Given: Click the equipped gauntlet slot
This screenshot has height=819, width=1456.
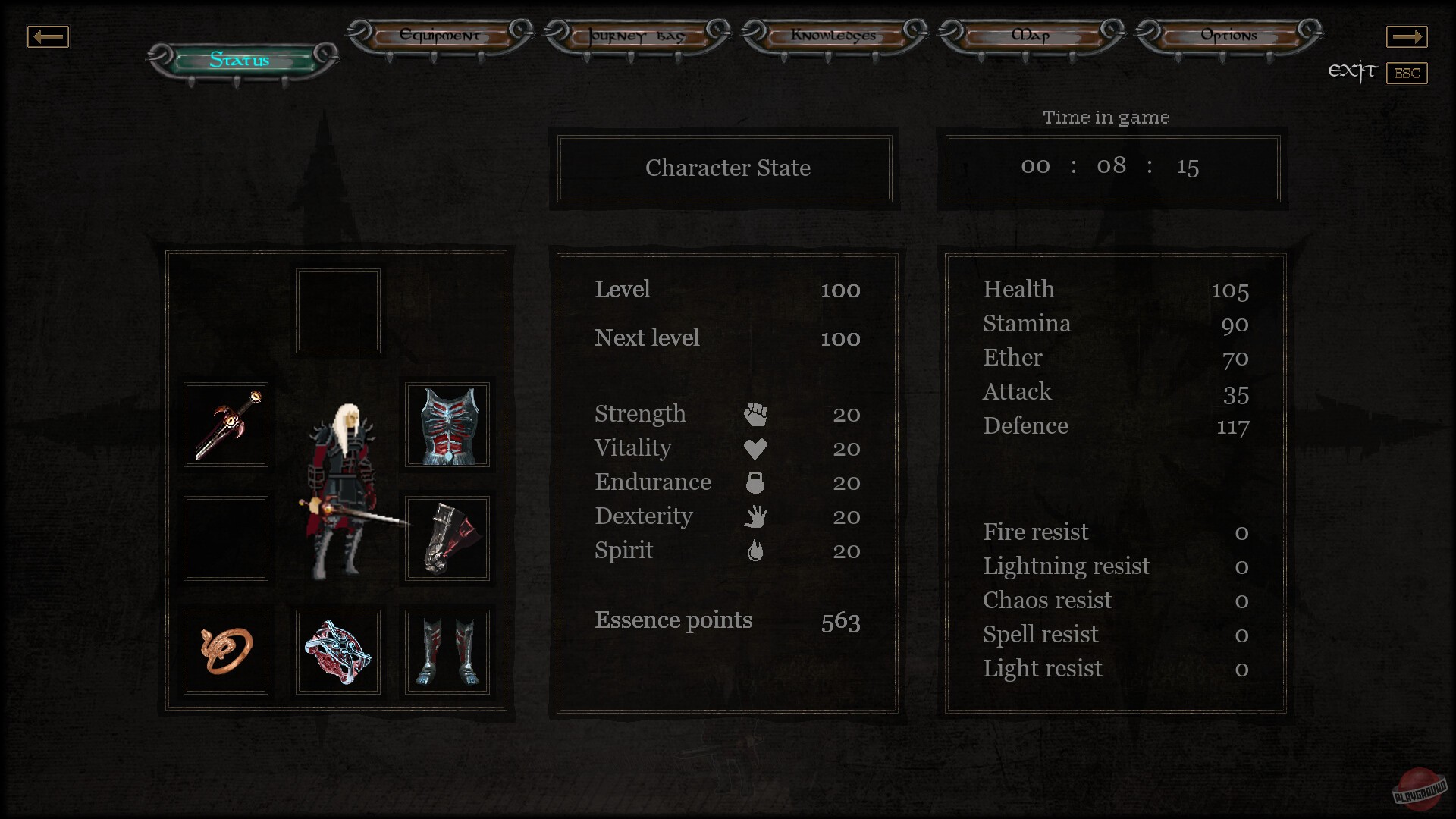Looking at the screenshot, I should (x=447, y=538).
